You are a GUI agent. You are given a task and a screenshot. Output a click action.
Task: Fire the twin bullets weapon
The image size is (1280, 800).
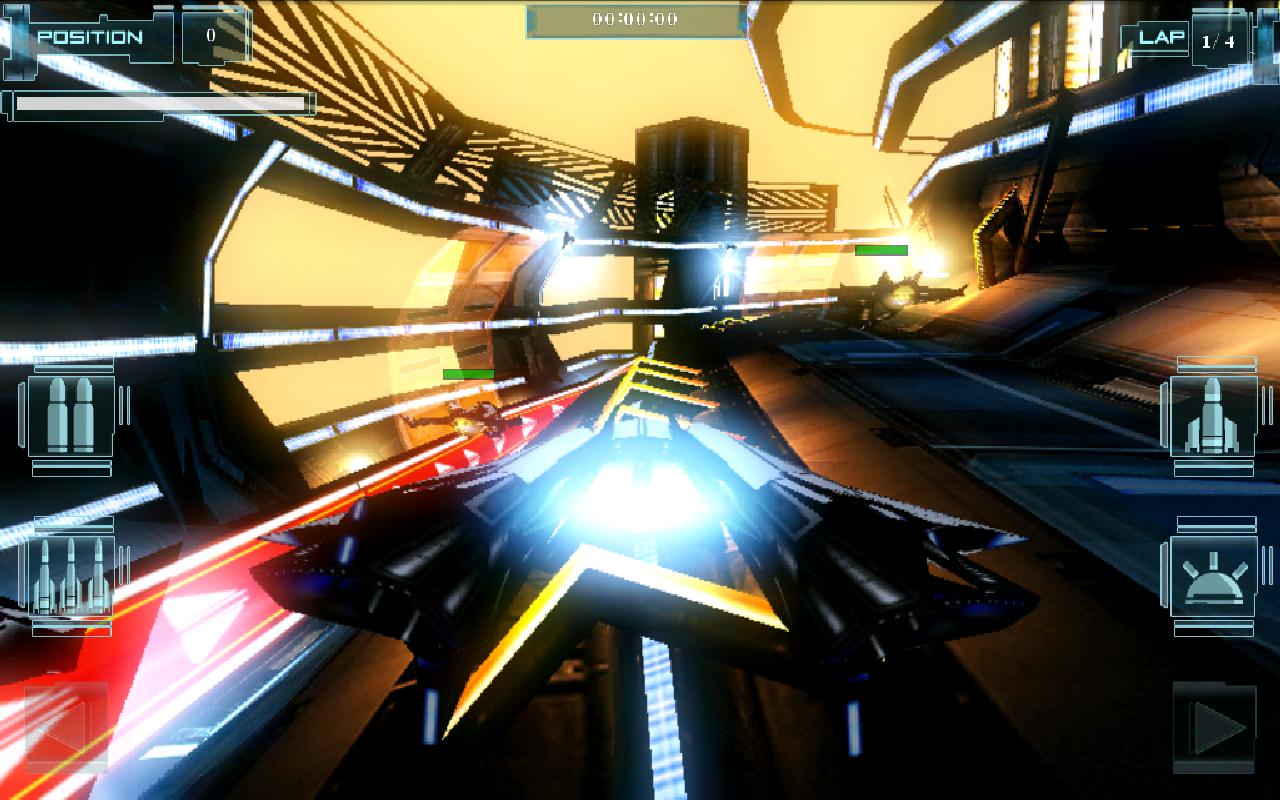pyautogui.click(x=71, y=416)
